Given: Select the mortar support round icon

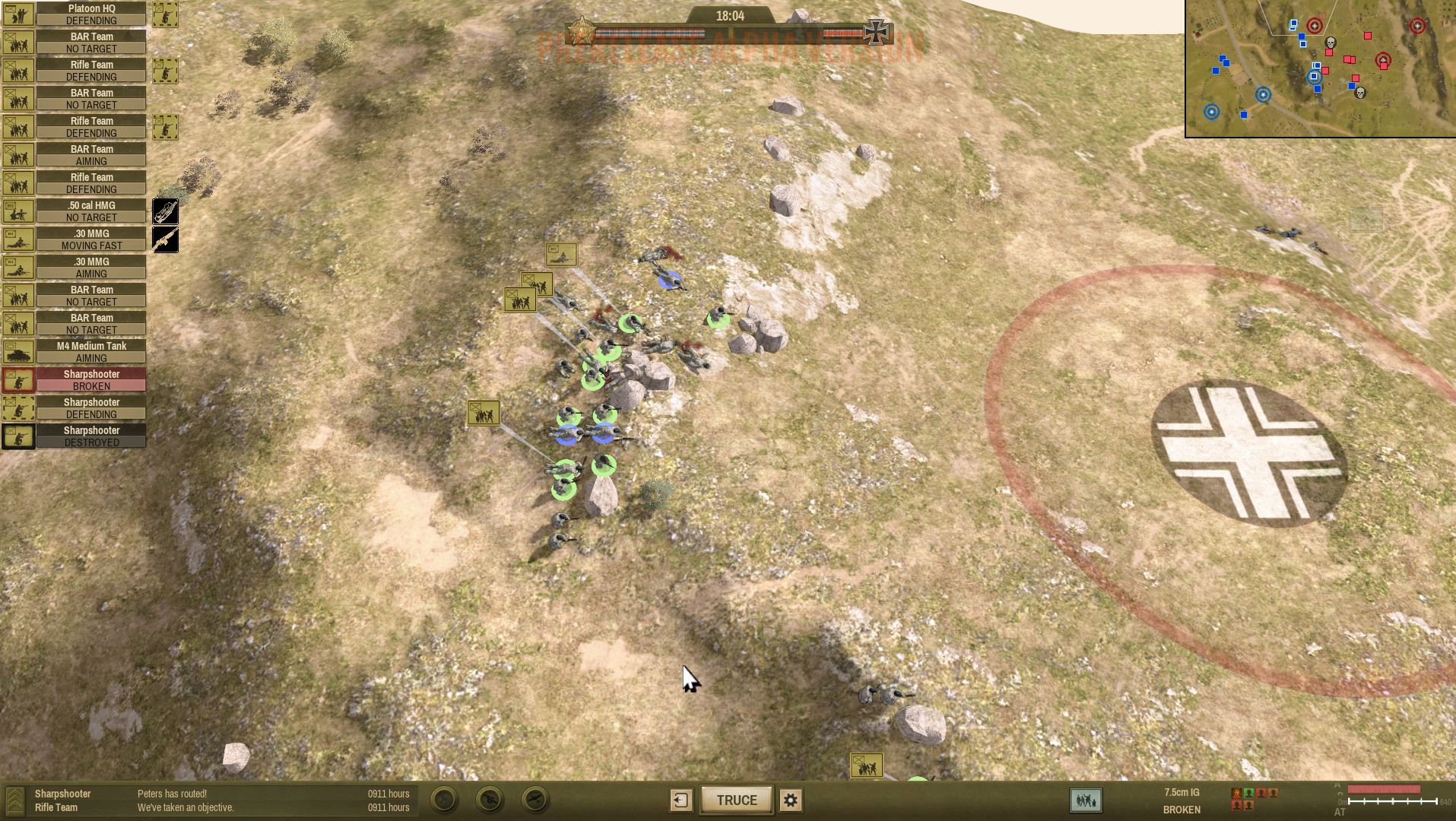Looking at the screenshot, I should tap(444, 800).
